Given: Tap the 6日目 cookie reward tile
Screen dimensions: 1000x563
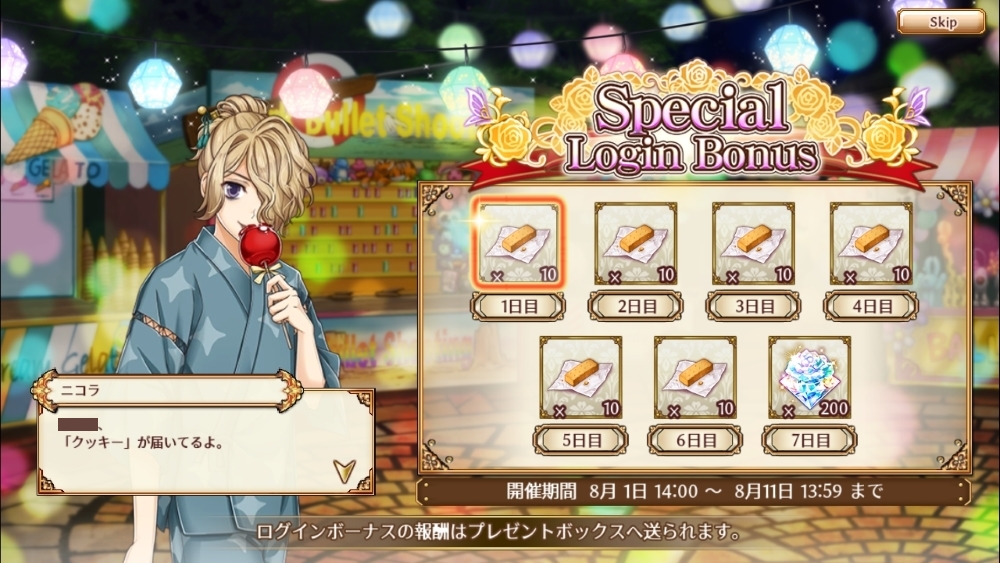Looking at the screenshot, I should [695, 377].
